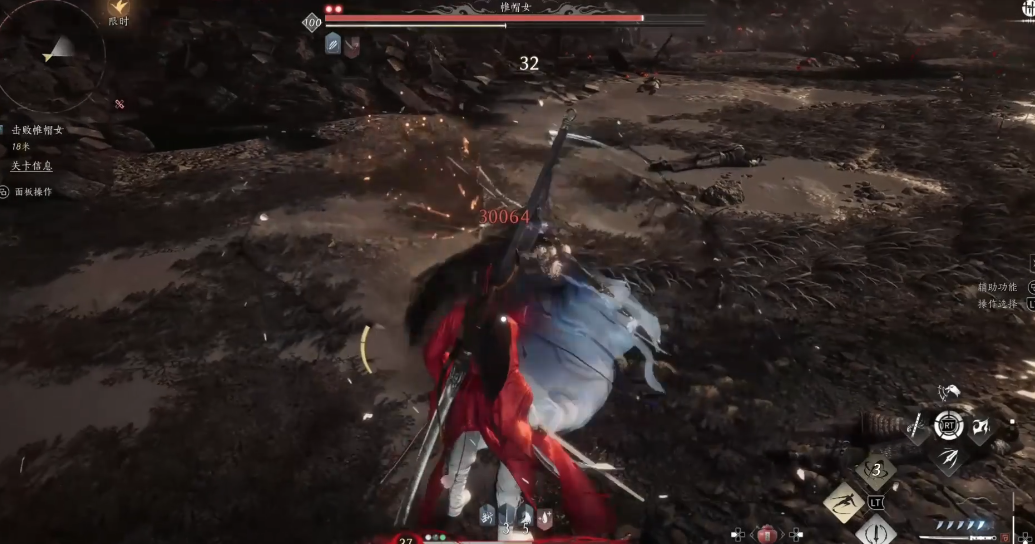The width and height of the screenshot is (1035, 544).
Task: Activate the diagonal staff strike skill
Action: click(x=916, y=428)
